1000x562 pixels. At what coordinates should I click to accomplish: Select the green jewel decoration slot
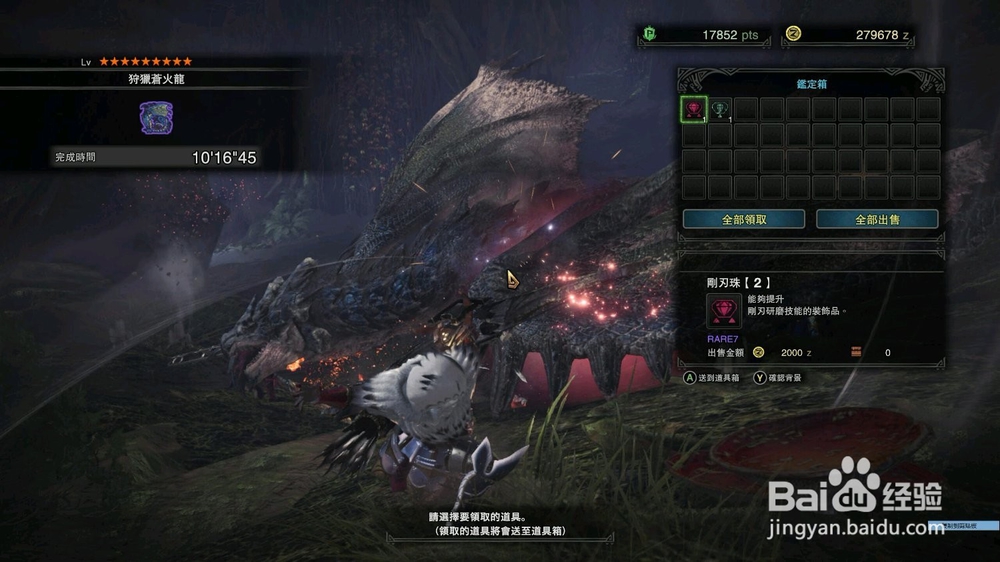[720, 109]
